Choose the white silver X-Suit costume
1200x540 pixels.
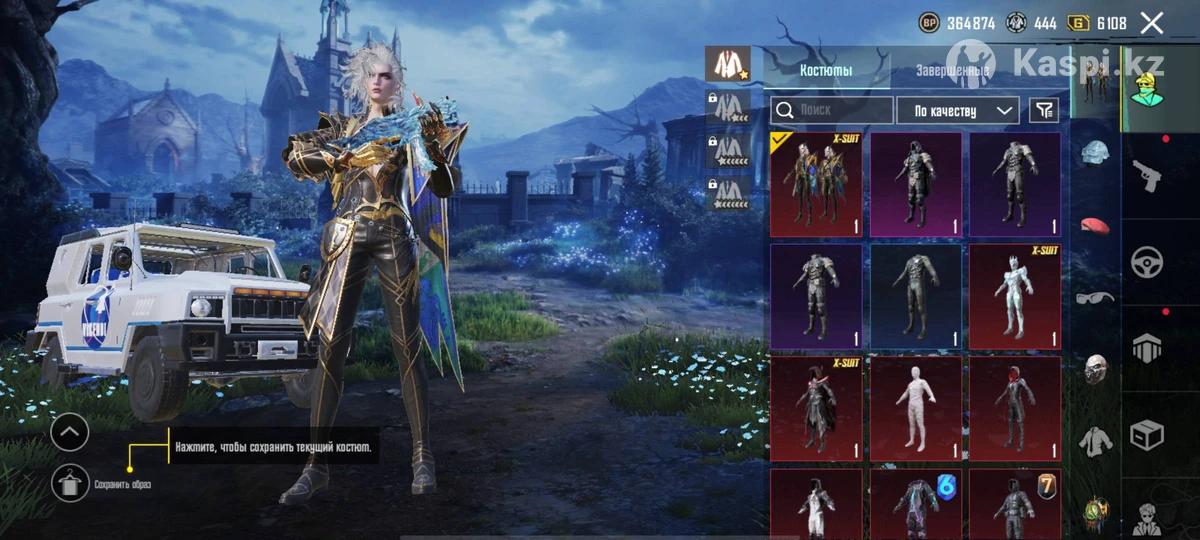pos(1014,296)
